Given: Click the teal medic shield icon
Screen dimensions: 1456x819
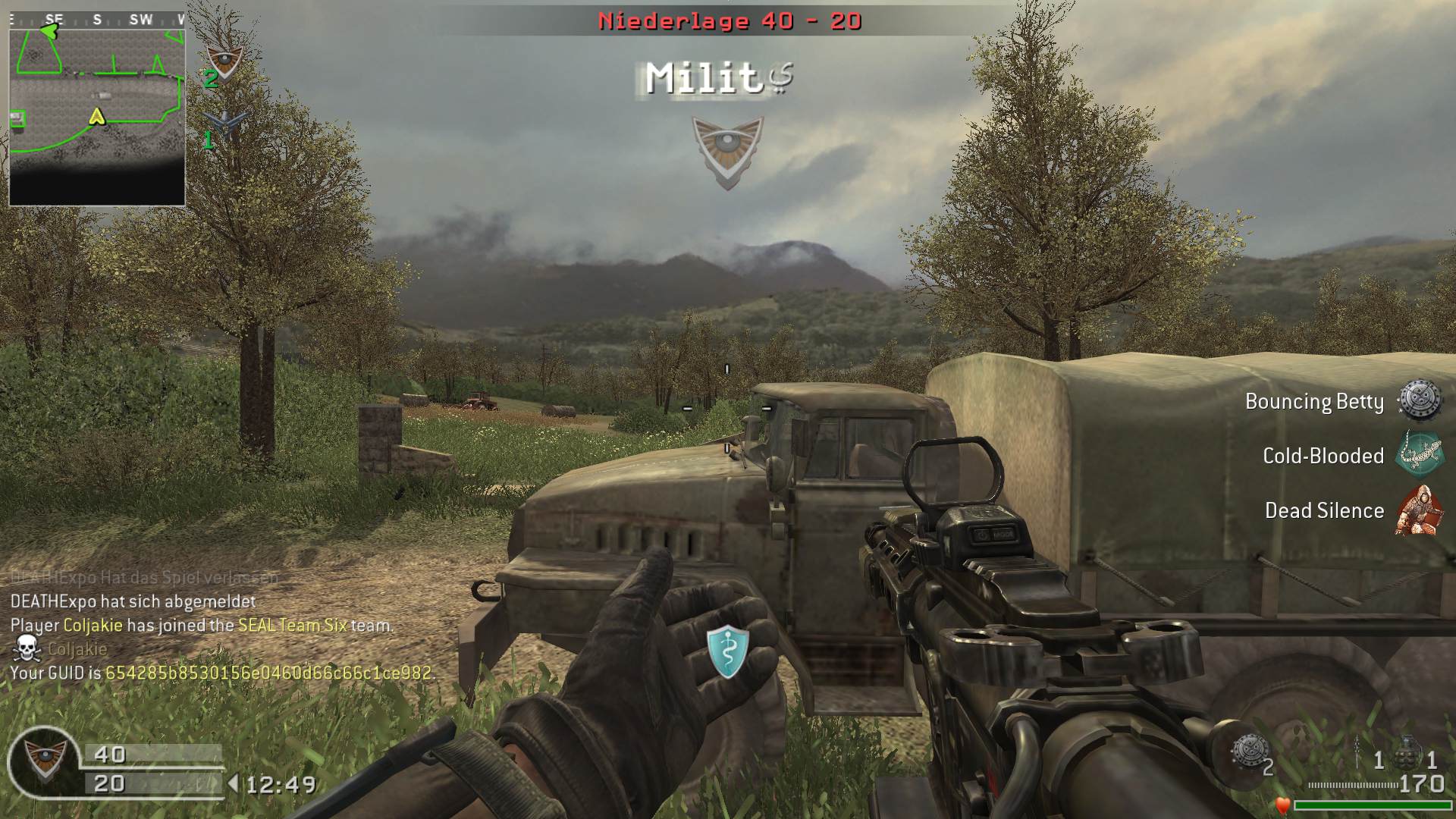Looking at the screenshot, I should [x=727, y=651].
